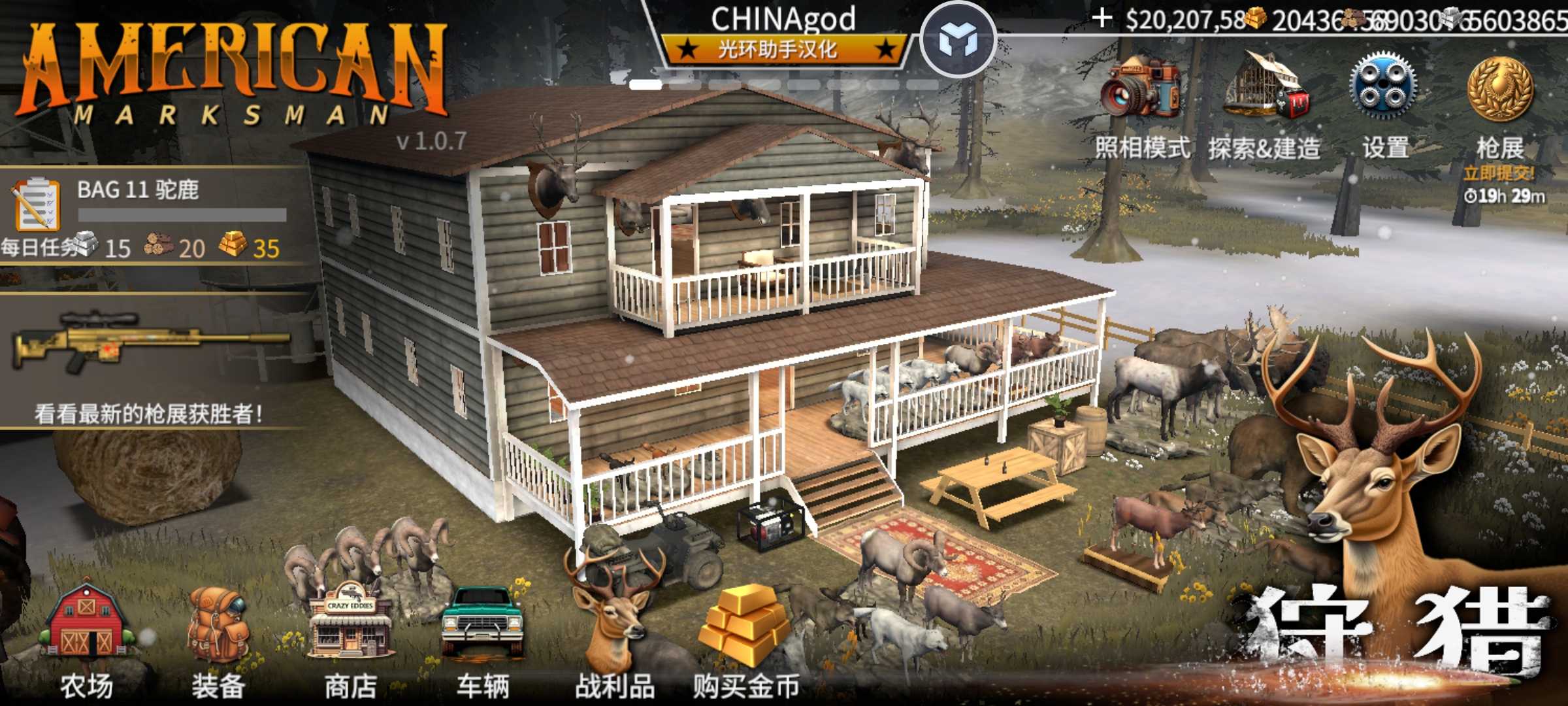Open the round cube overlay button
Image resolution: width=1568 pixels, height=706 pixels.
[958, 40]
